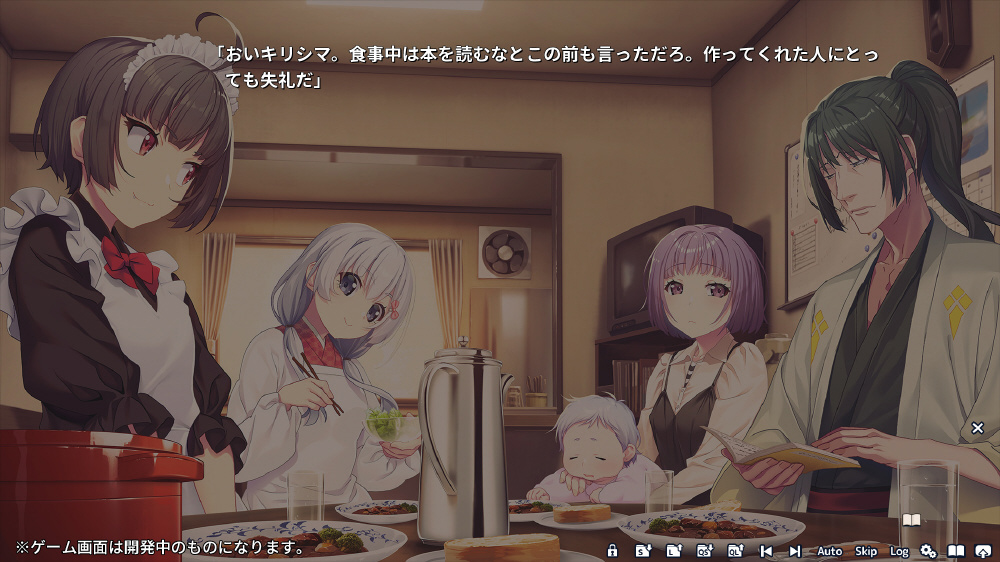1000x562 pixels.
Task: Toggle the padlock icon in the toolbar
Action: [x=613, y=551]
